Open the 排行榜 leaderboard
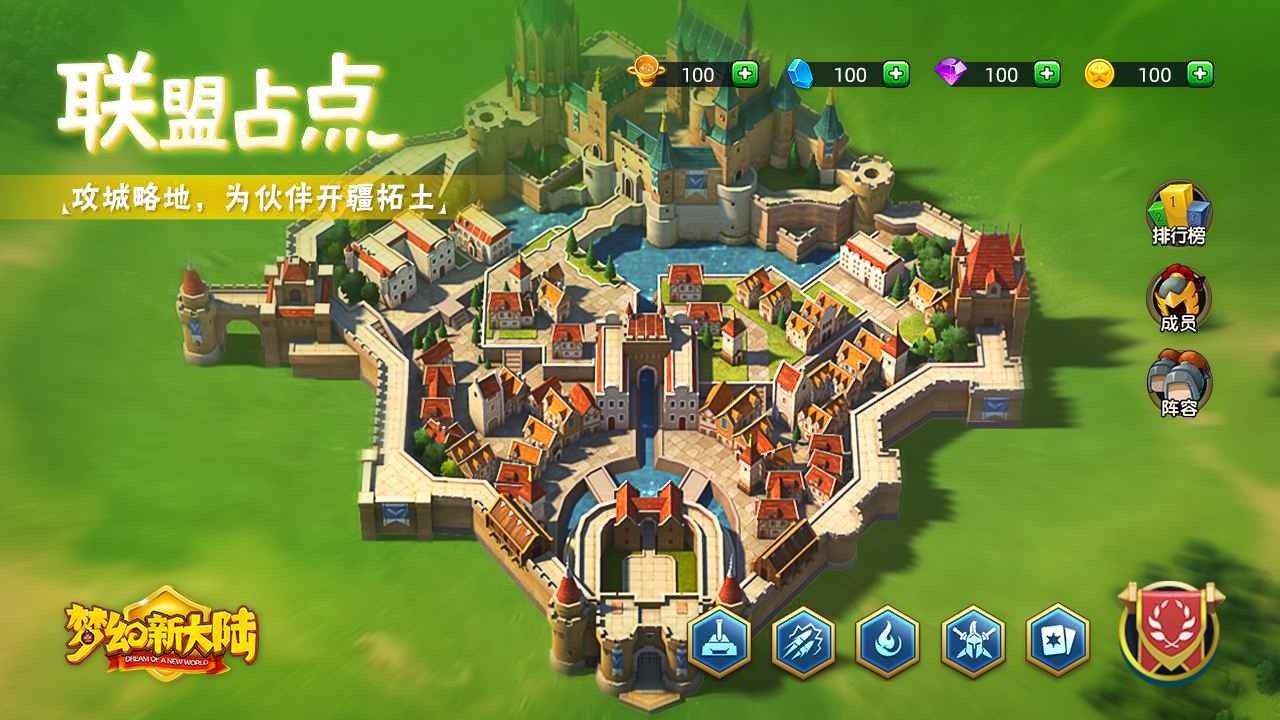 click(1178, 213)
